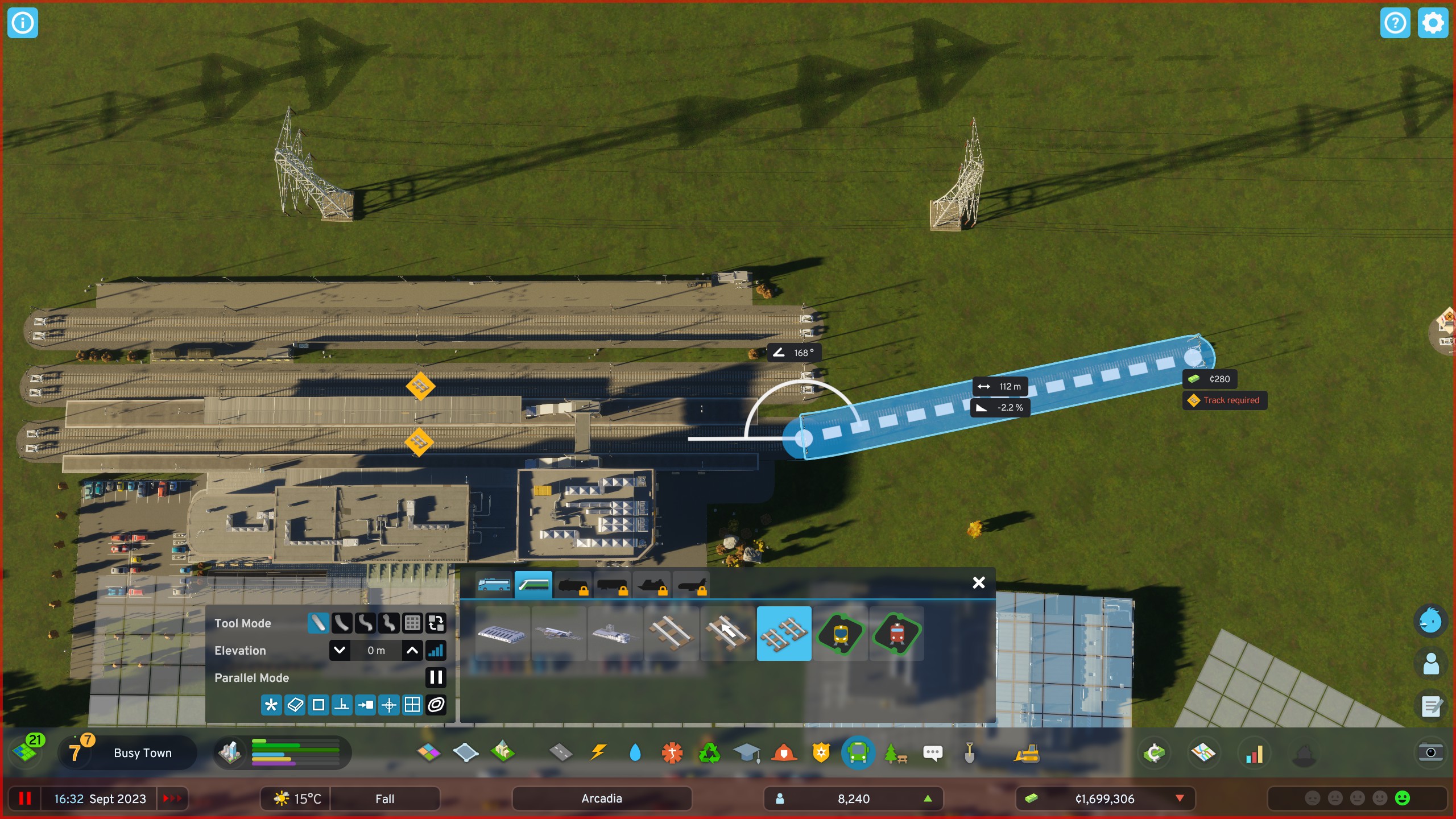Viewport: 1456px width, 819px height.
Task: Switch to the Bus transit tab
Action: [x=493, y=584]
